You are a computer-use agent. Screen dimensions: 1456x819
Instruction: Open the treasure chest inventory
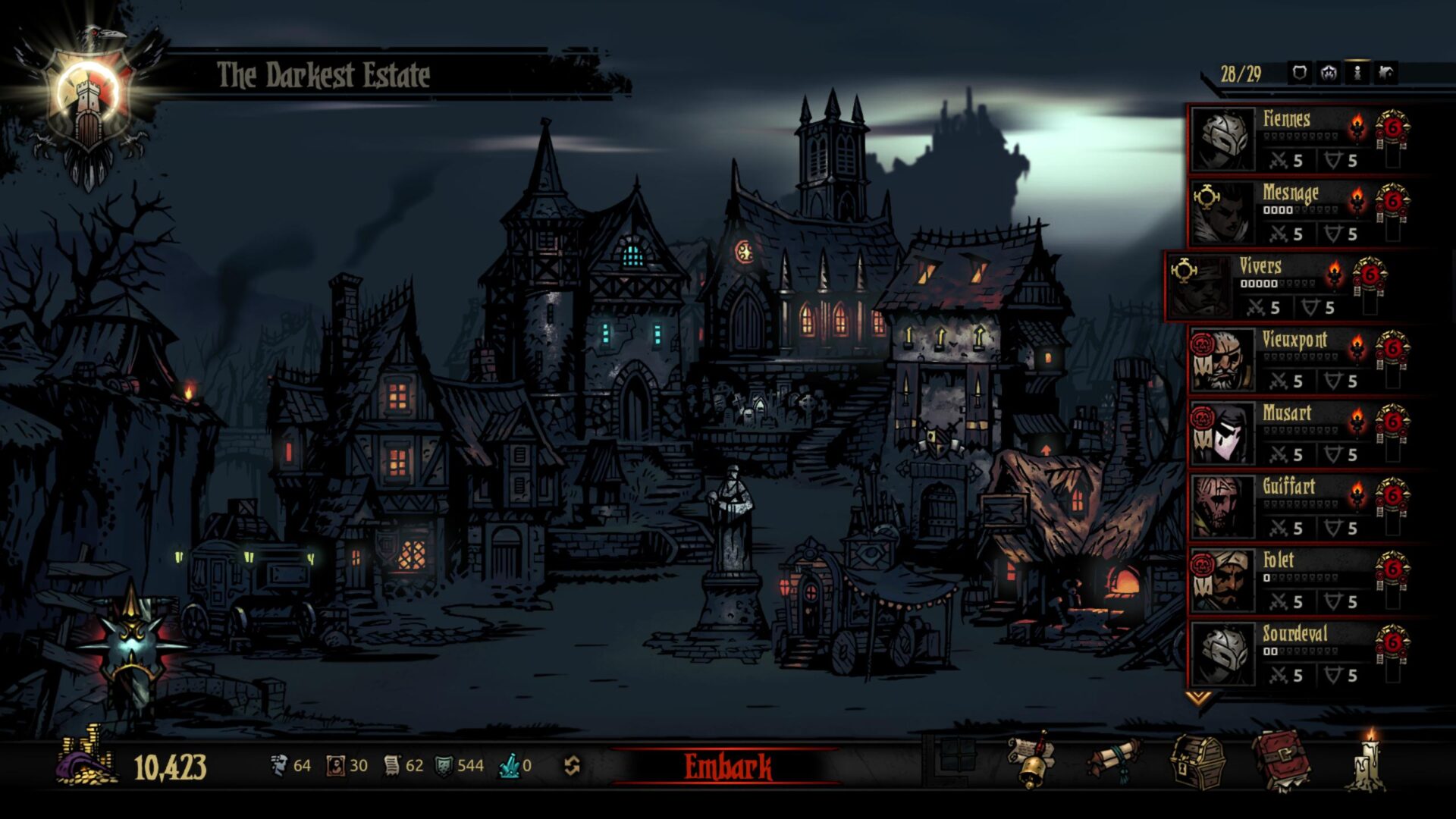tap(1198, 761)
